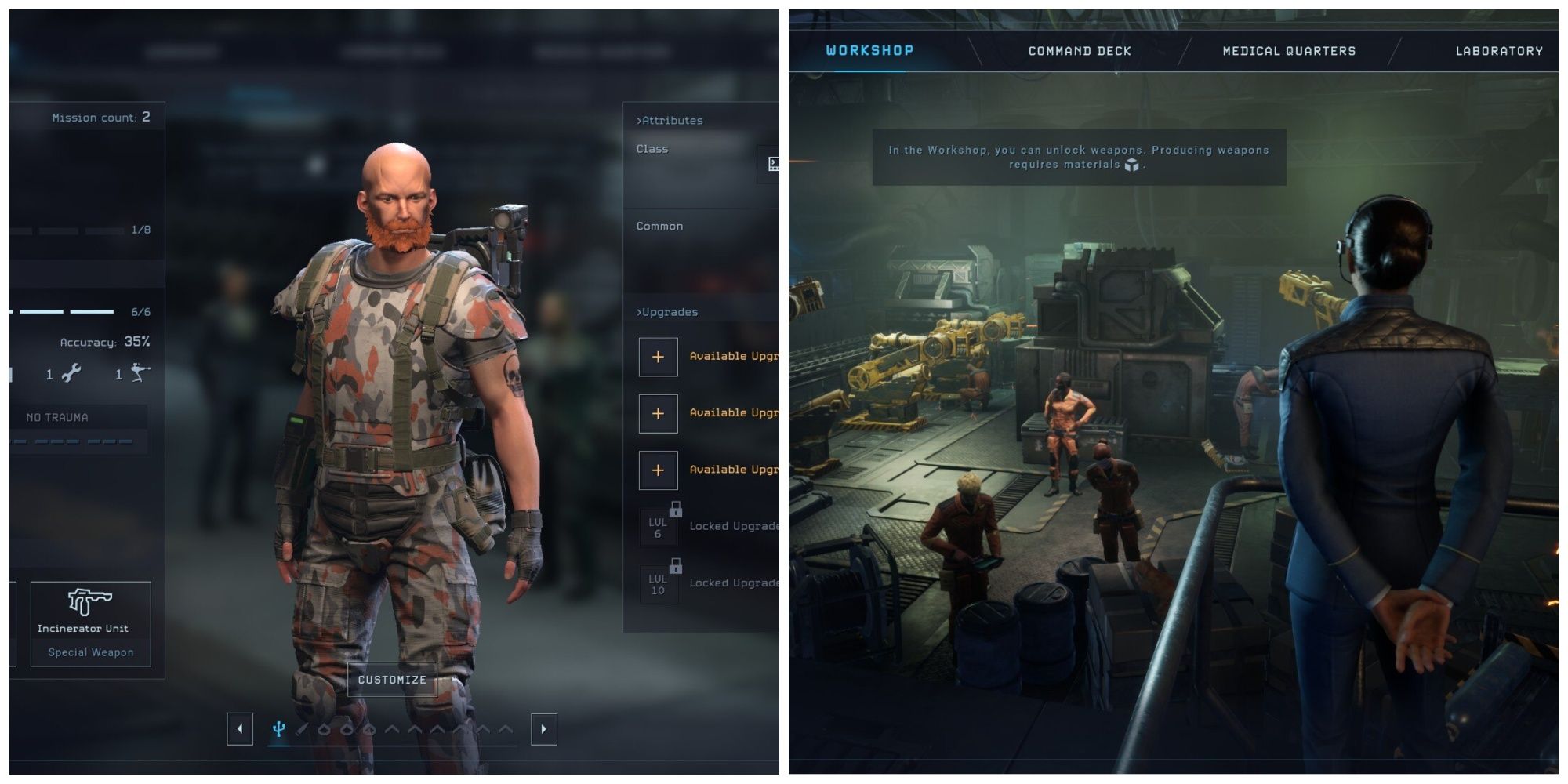Screen dimensions: 1568x784
Task: Click the first Available Upgrade plus toggle
Action: point(658,356)
